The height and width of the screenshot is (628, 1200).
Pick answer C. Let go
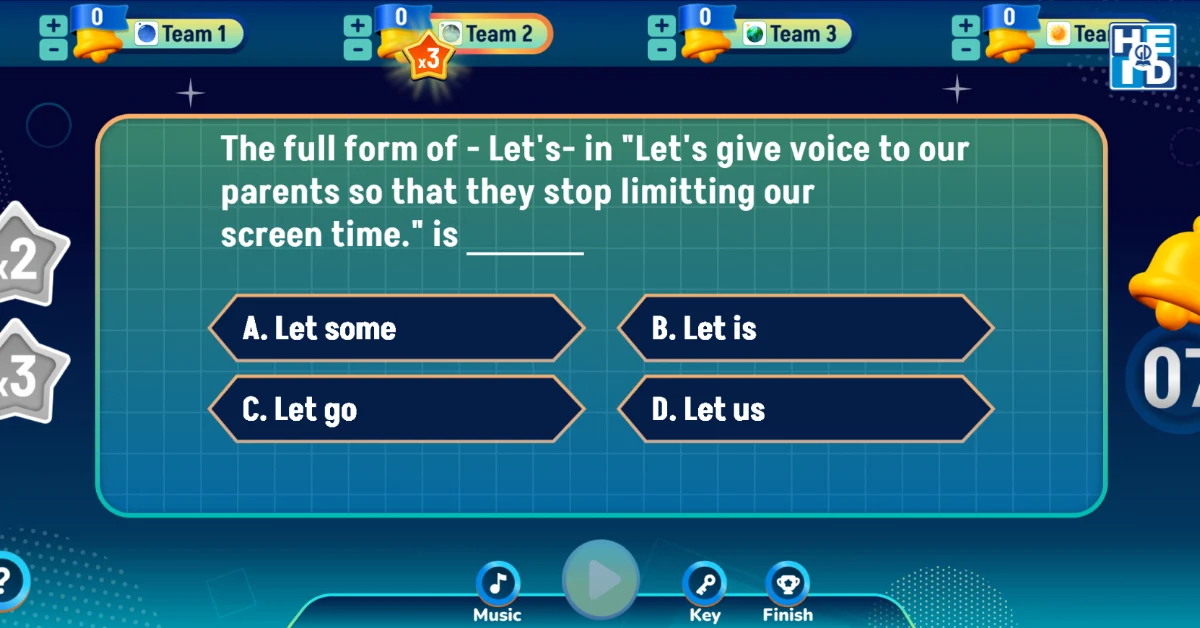(396, 409)
